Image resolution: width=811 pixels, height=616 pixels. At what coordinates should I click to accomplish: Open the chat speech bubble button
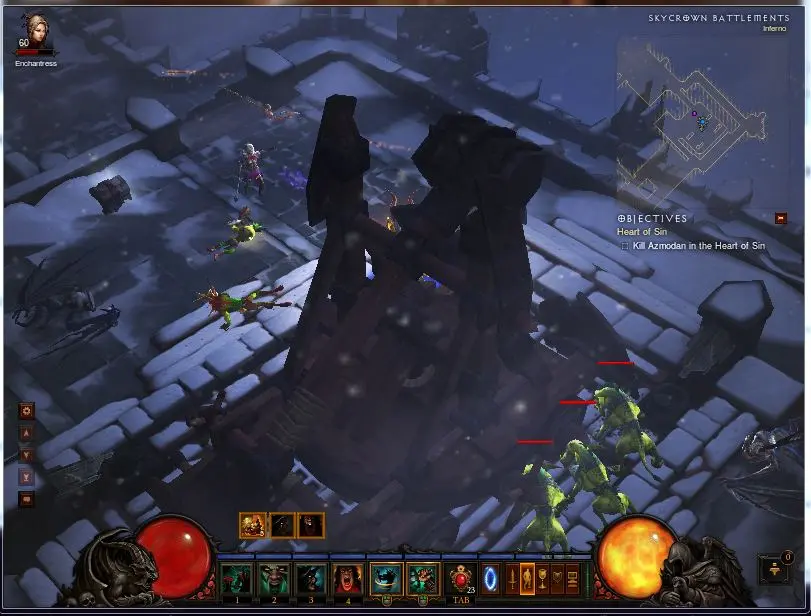[x=27, y=499]
